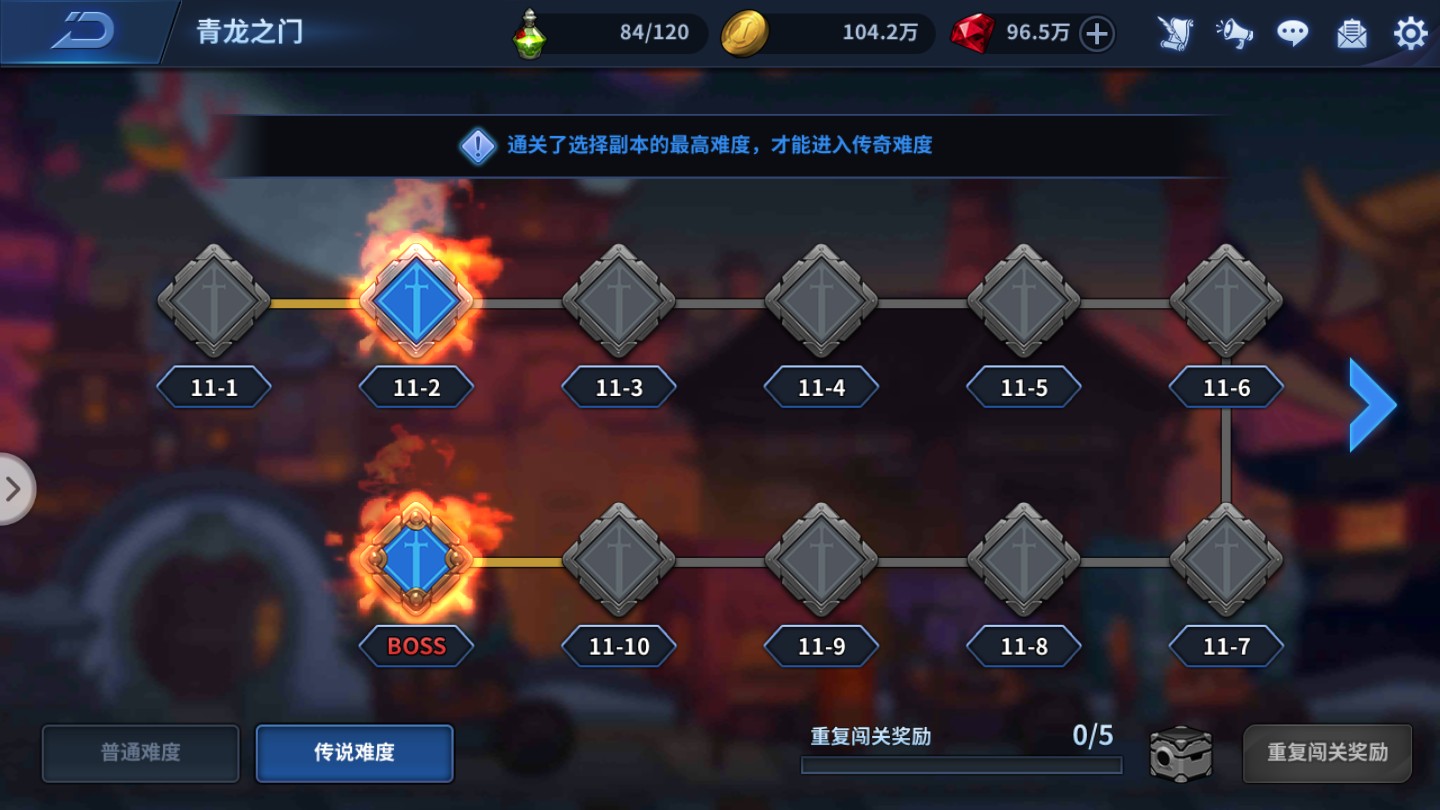1440x810 pixels.
Task: Open the announcements megaphone icon
Action: [x=1235, y=33]
